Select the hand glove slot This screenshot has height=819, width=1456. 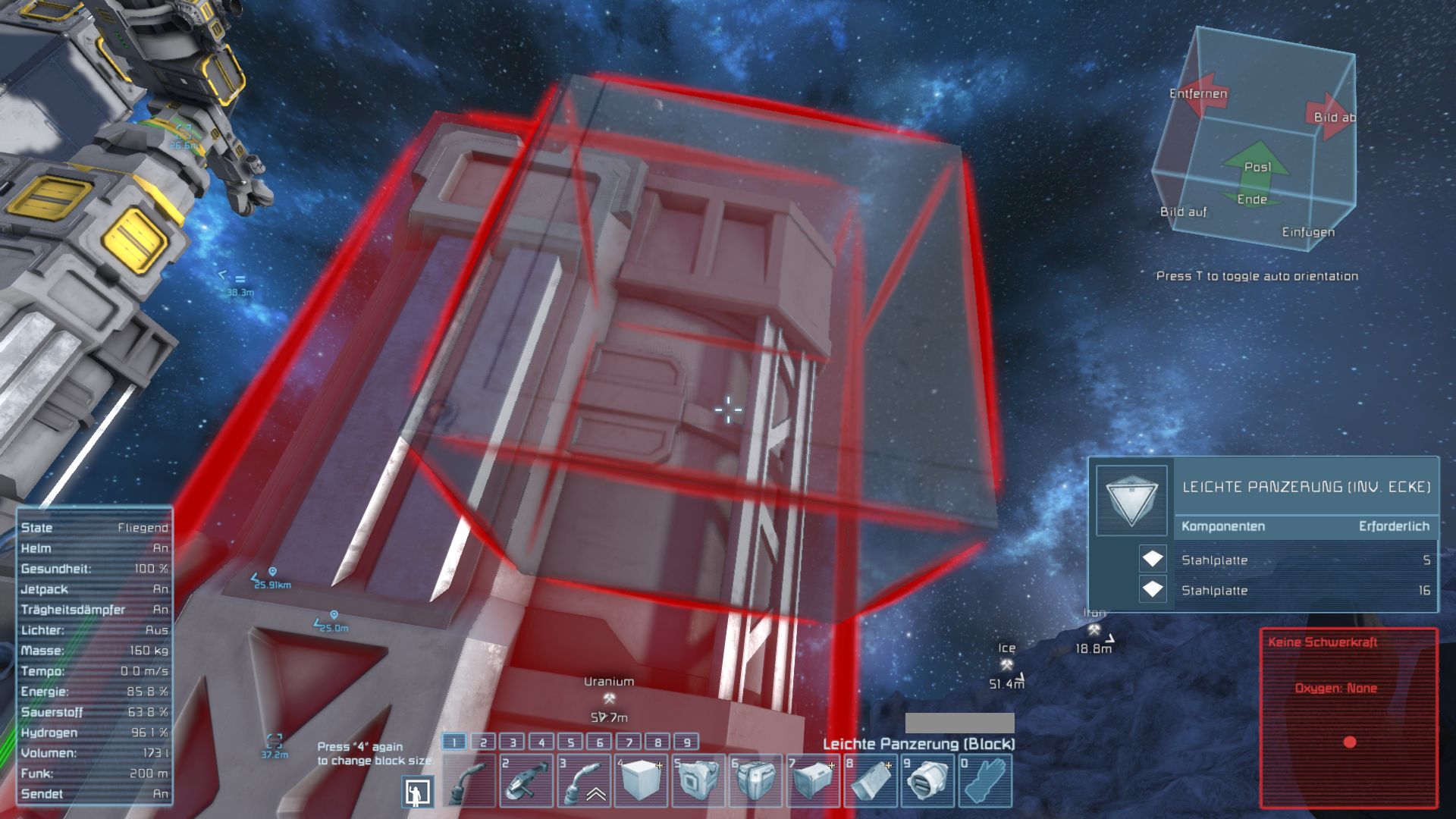(984, 780)
